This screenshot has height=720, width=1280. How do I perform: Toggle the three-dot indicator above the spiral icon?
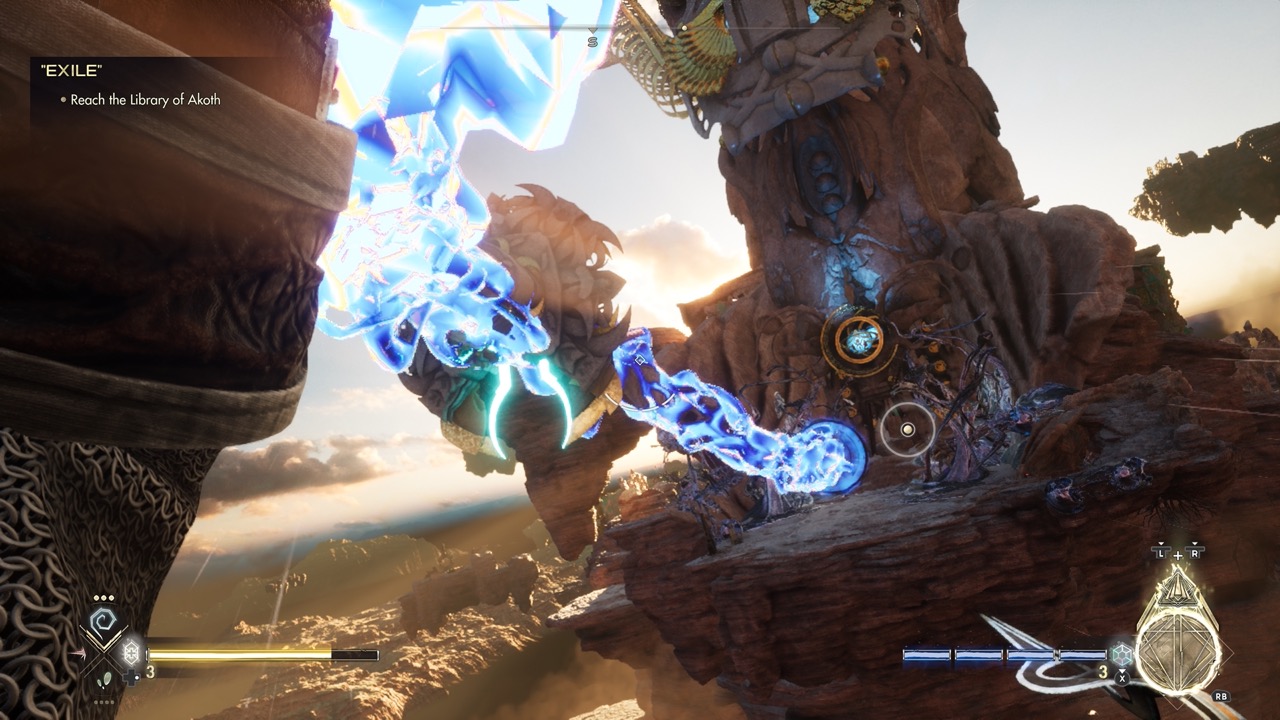pyautogui.click(x=102, y=597)
